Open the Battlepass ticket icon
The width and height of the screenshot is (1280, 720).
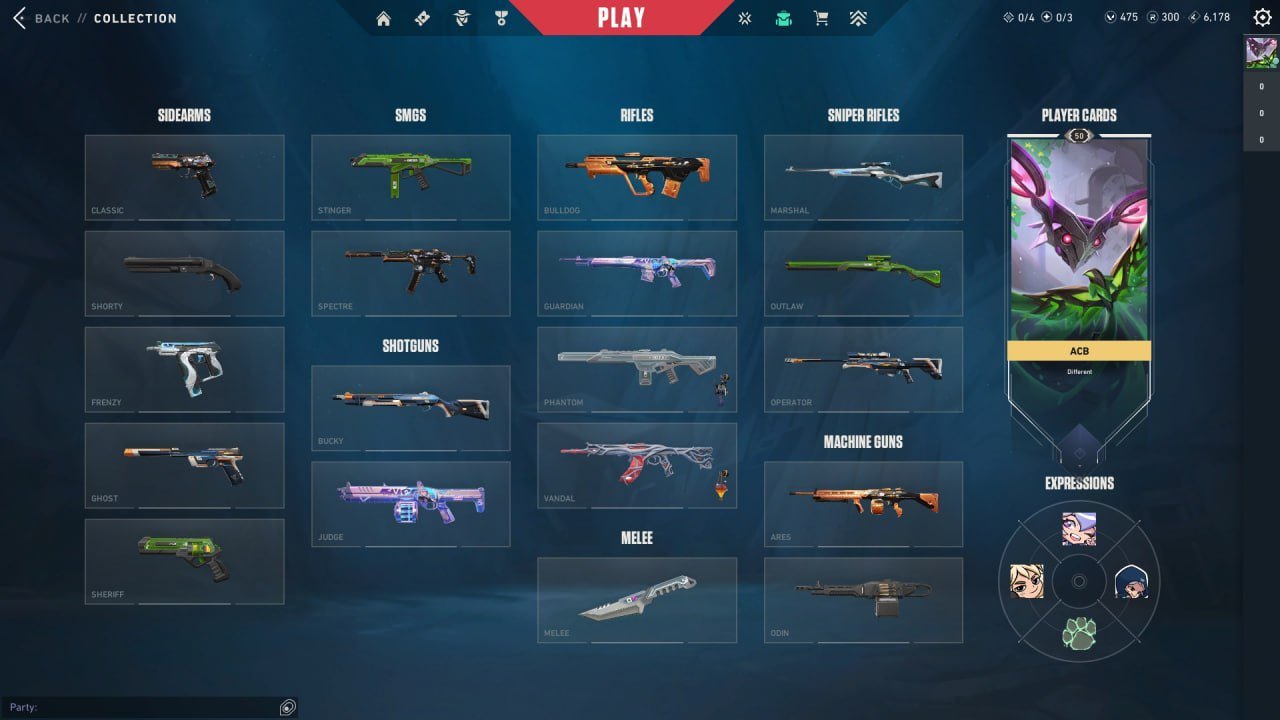tap(422, 18)
